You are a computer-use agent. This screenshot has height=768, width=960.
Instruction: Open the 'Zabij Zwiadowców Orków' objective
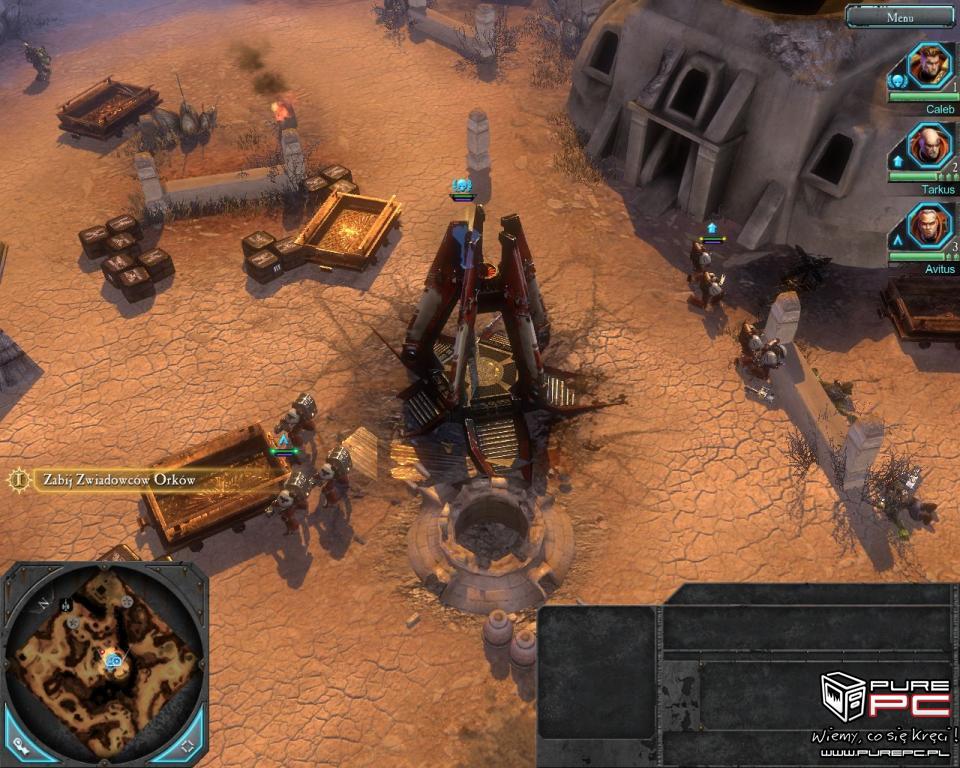coord(118,480)
